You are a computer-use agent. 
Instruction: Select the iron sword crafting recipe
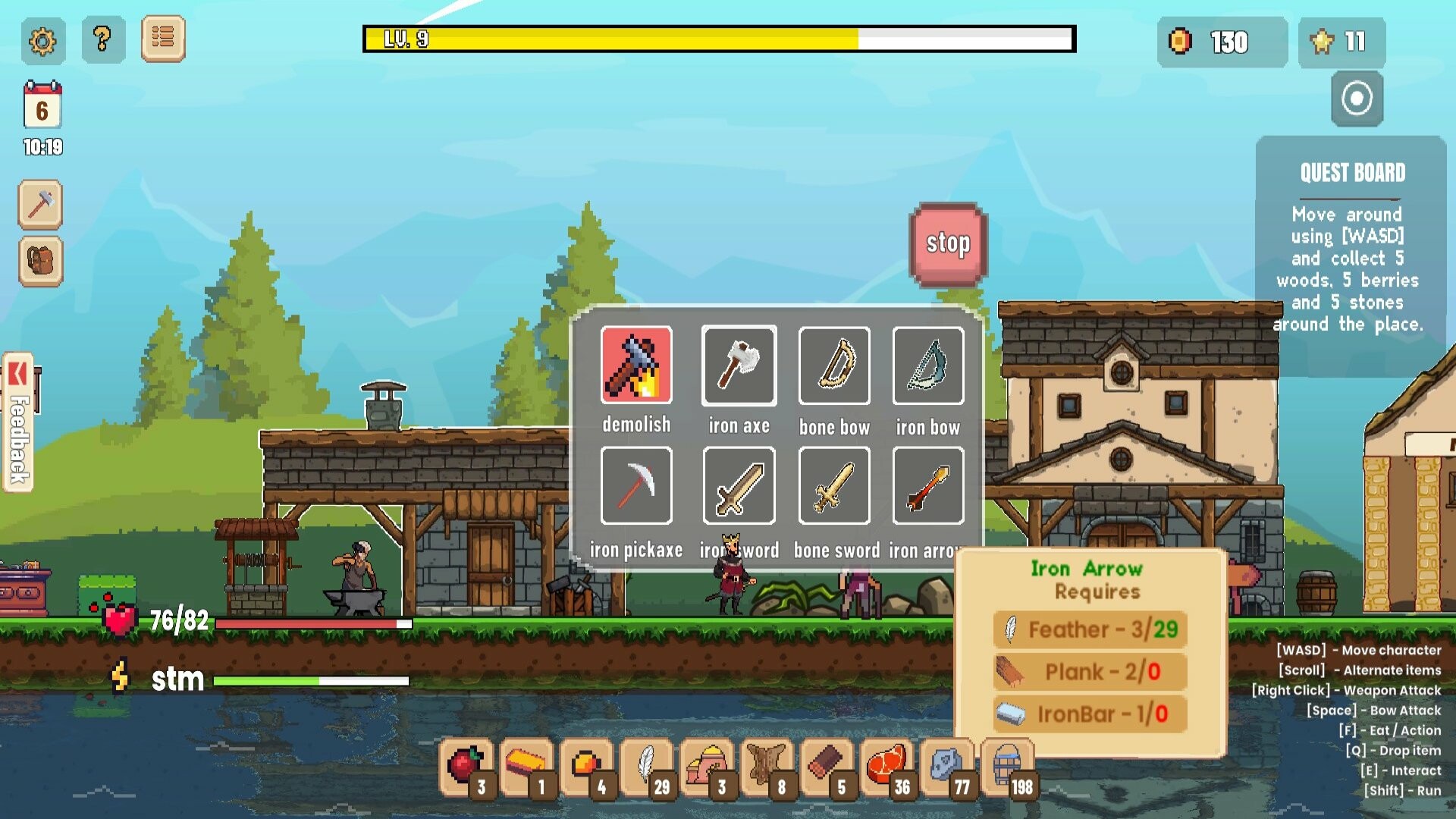pos(739,486)
